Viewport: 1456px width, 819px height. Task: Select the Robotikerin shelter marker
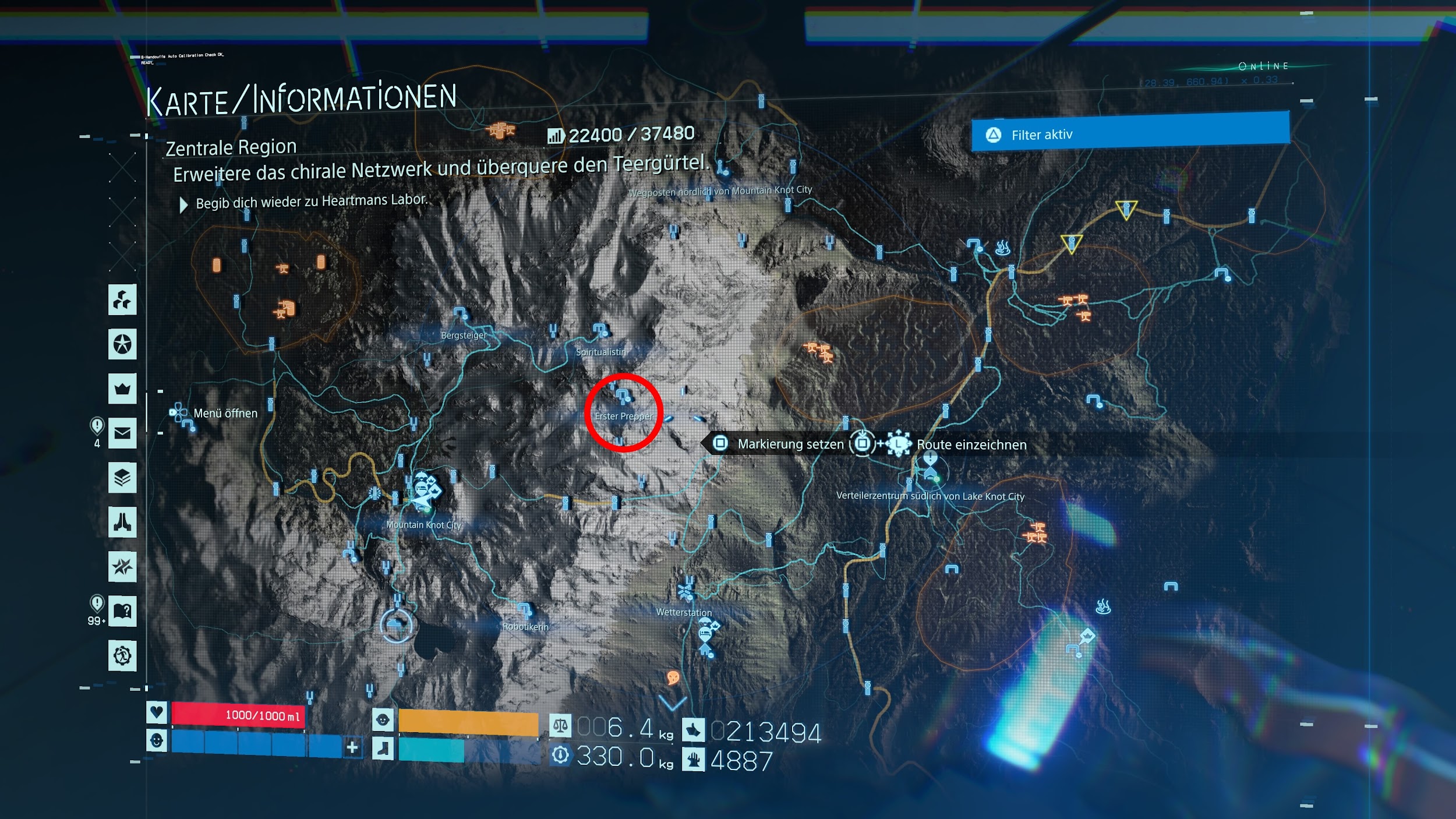pos(525,610)
